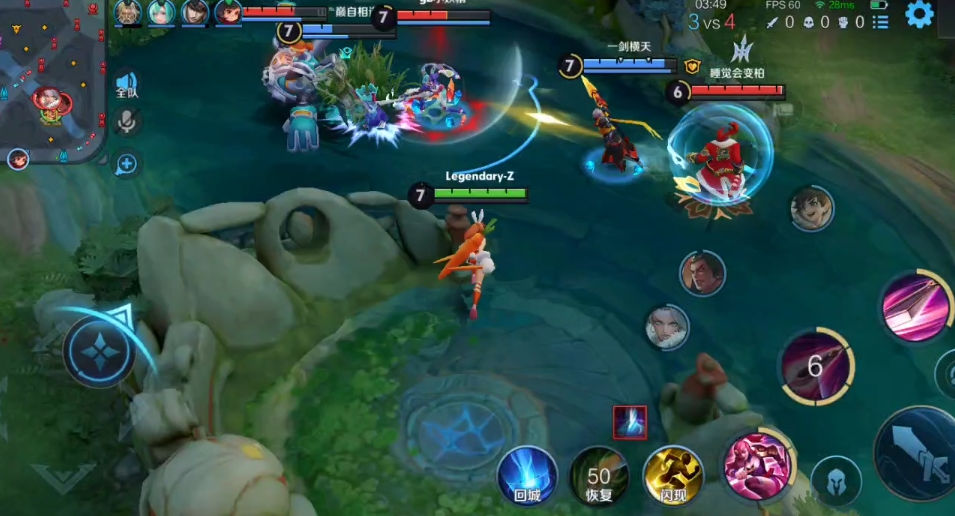
Task: Tap the skill showing cooldown 6
Action: pyautogui.click(x=816, y=366)
